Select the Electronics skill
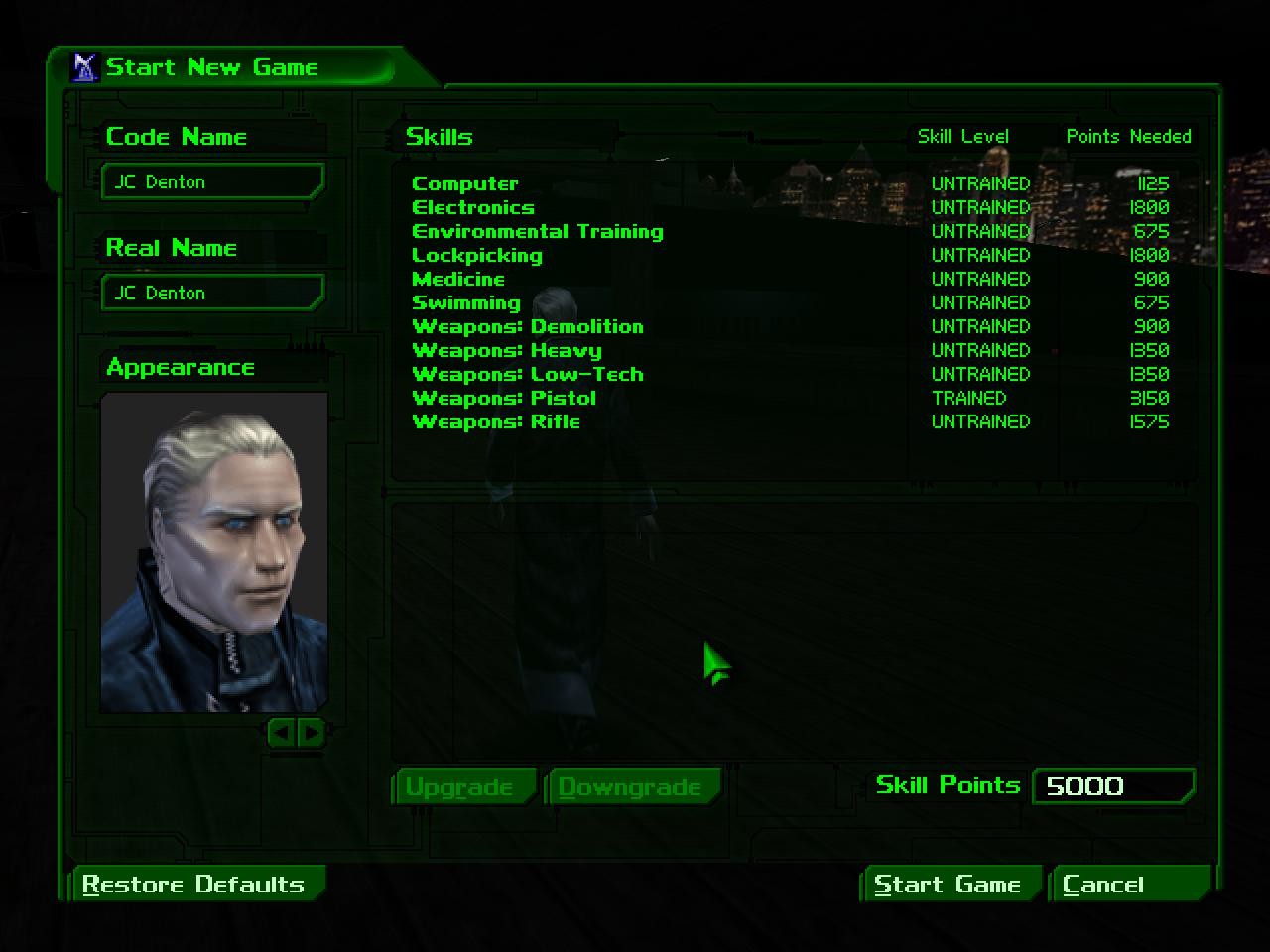The image size is (1270, 952). tap(472, 207)
